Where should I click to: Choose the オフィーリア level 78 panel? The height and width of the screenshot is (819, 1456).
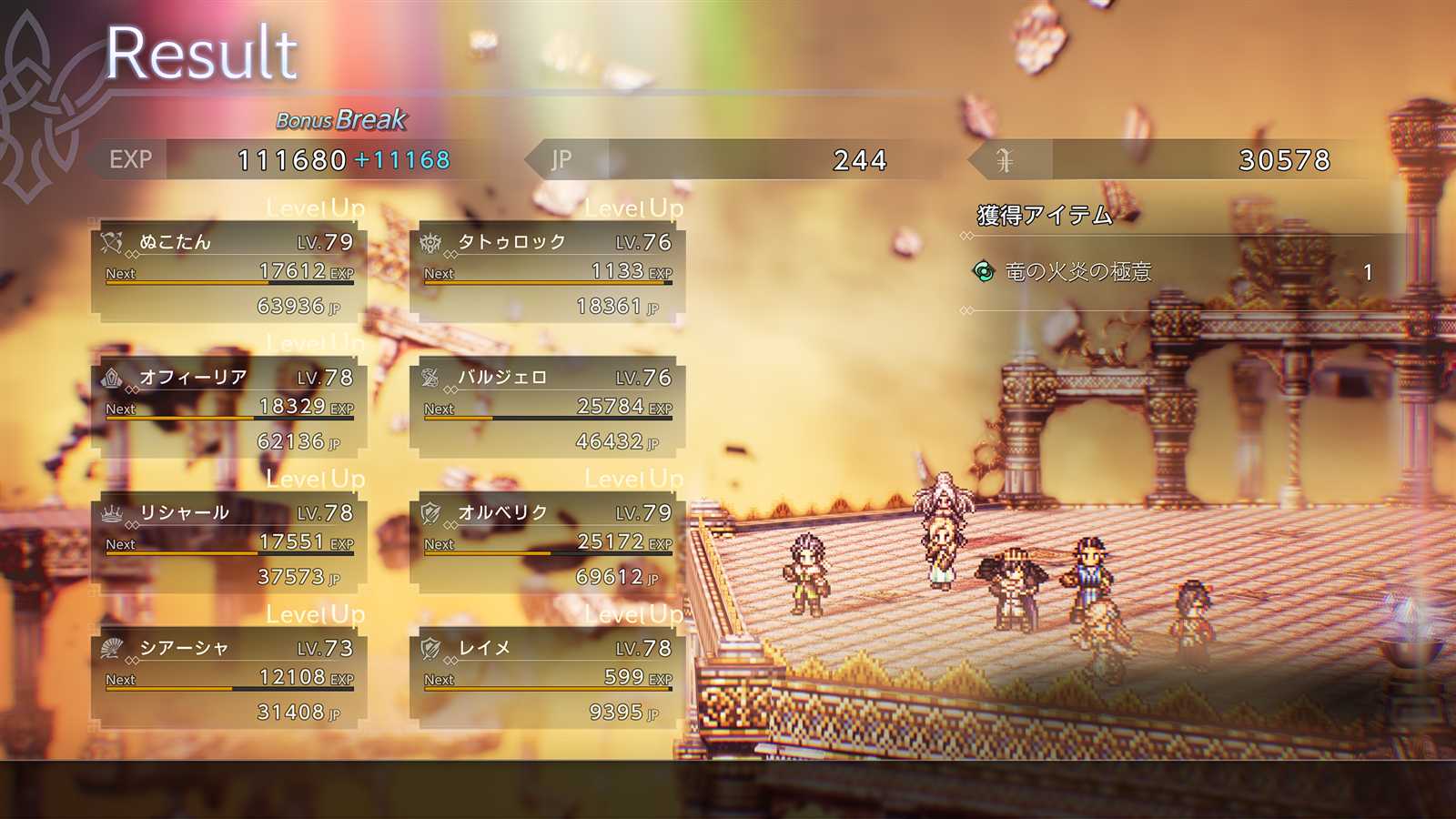tap(229, 408)
